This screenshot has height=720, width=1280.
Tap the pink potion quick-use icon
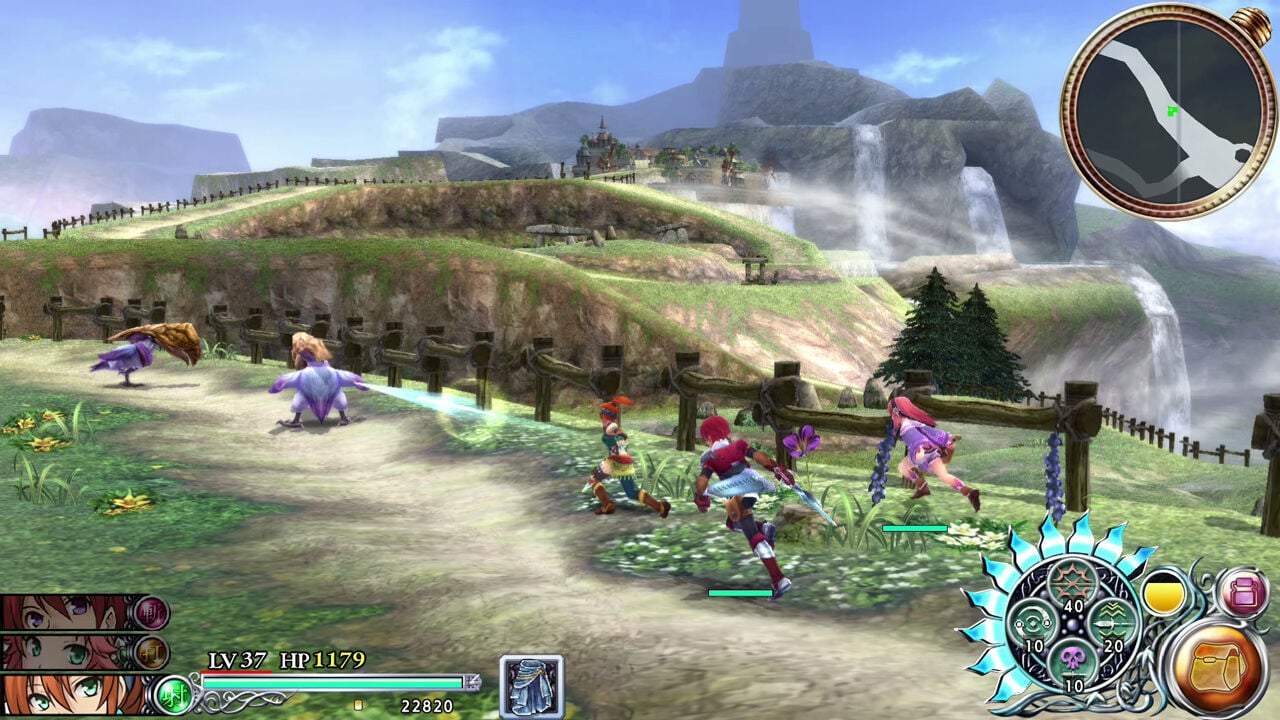1243,592
